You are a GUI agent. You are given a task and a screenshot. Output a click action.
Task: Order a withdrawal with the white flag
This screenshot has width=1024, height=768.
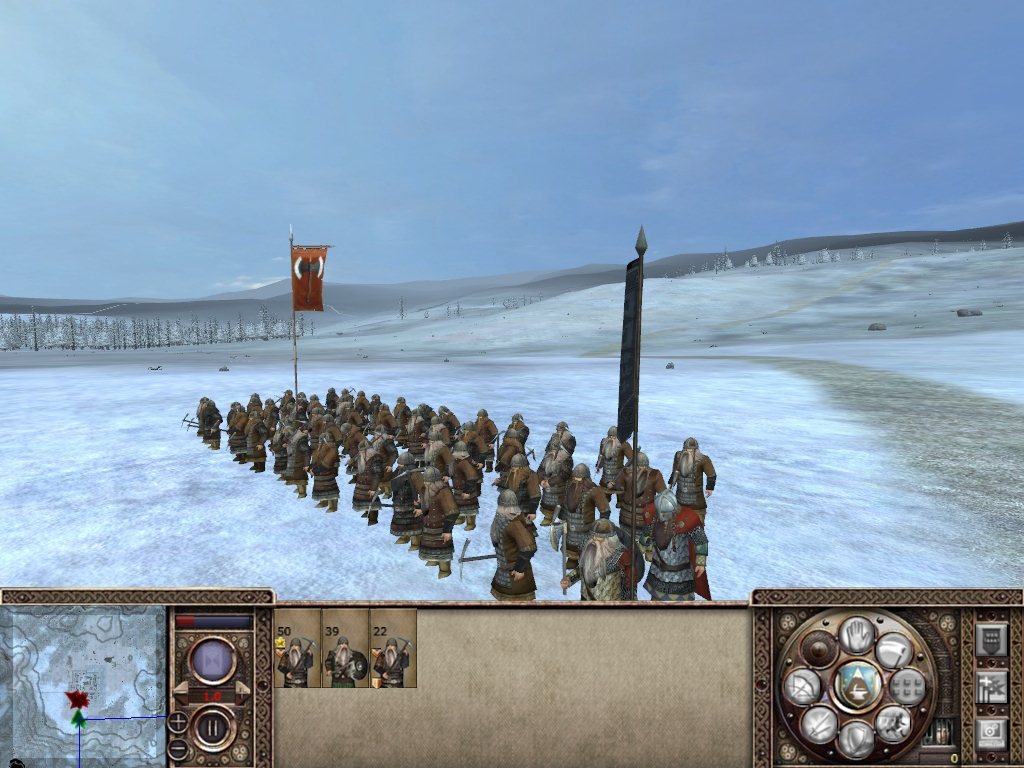coord(893,651)
